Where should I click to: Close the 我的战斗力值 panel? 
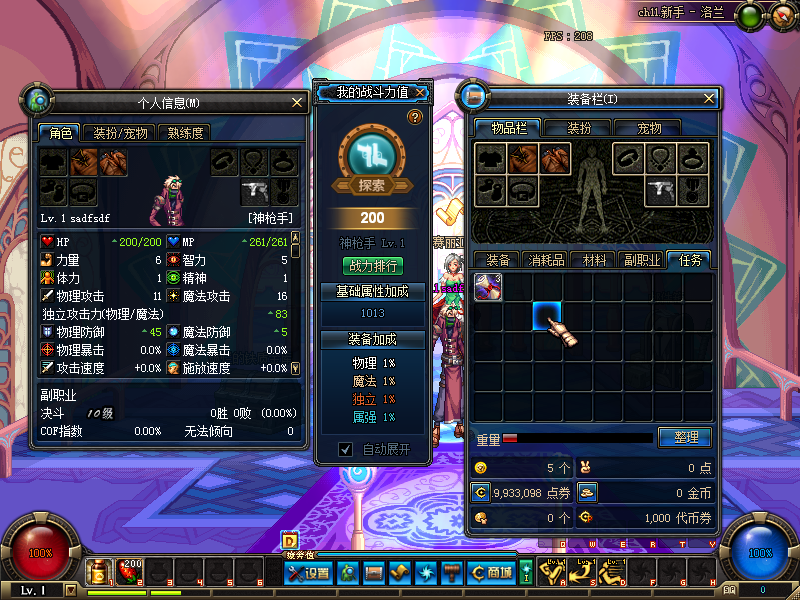421,92
